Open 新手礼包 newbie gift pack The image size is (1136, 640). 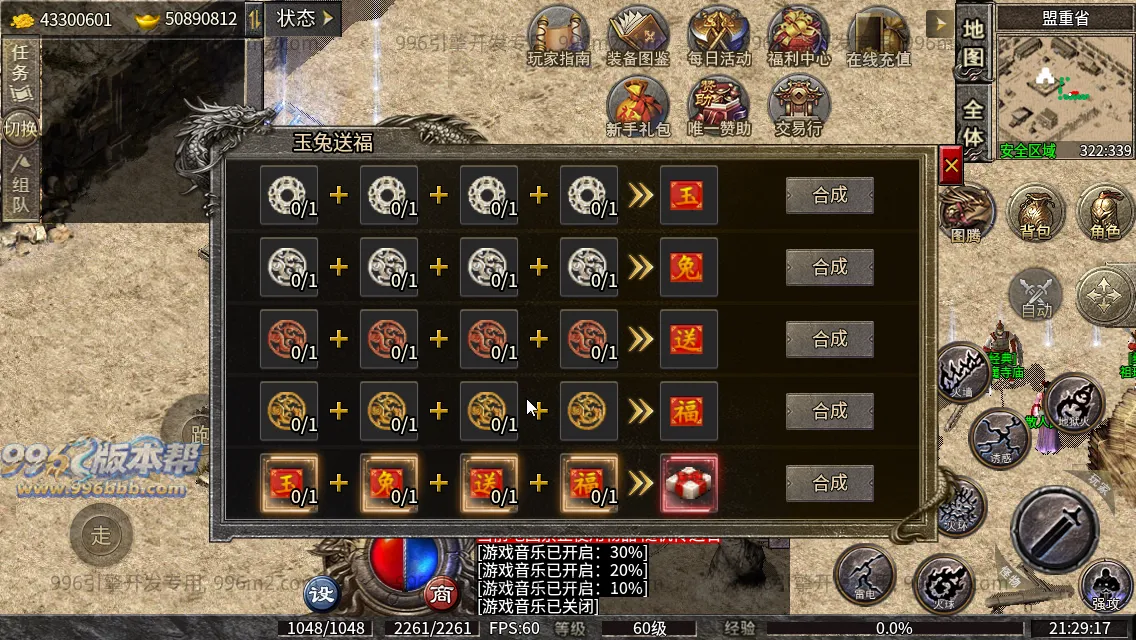coord(638,106)
